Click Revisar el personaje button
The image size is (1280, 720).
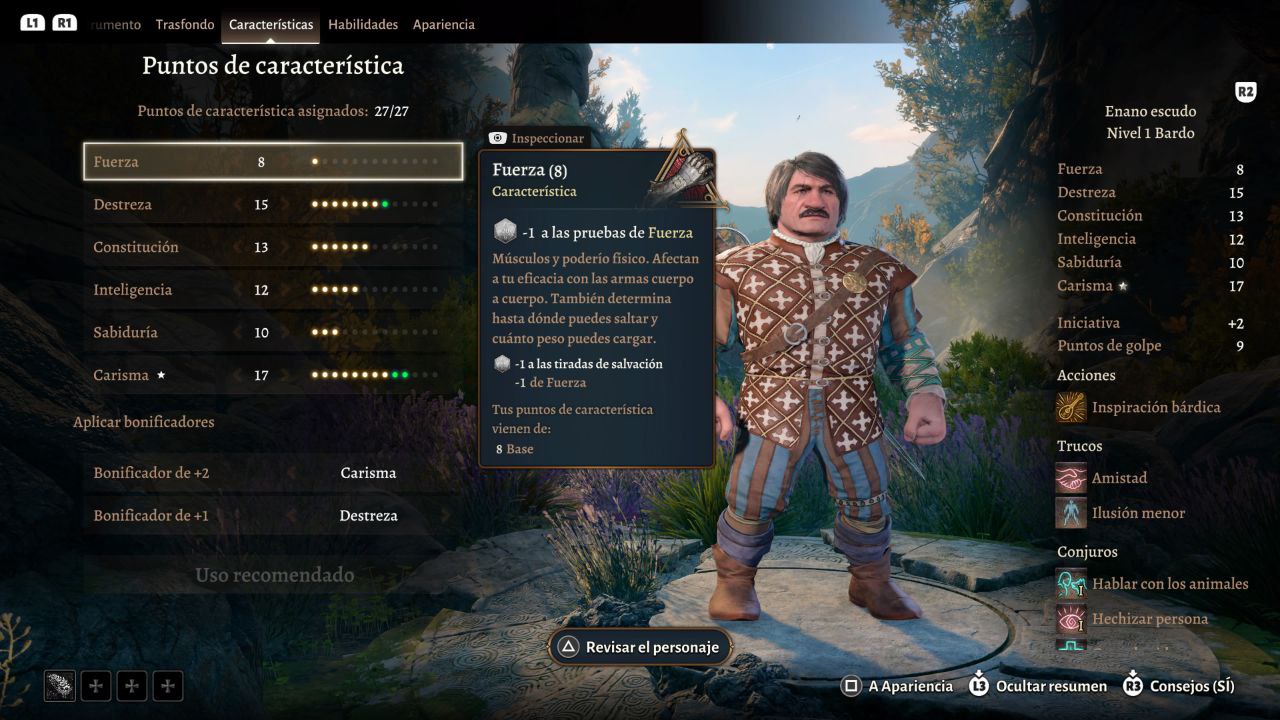[640, 647]
